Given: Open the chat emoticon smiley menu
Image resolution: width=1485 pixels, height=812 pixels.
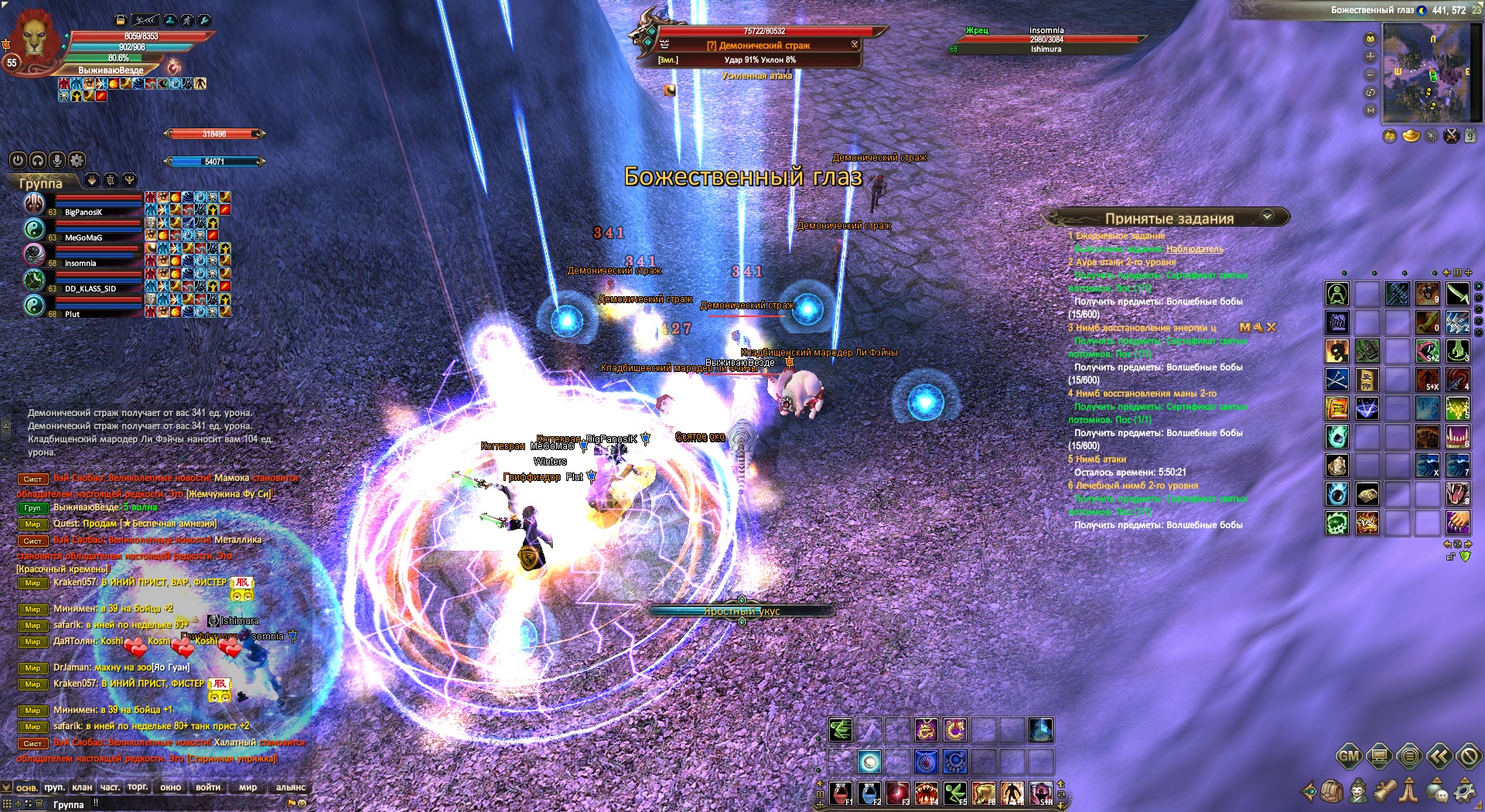Looking at the screenshot, I should pyautogui.click(x=302, y=803).
